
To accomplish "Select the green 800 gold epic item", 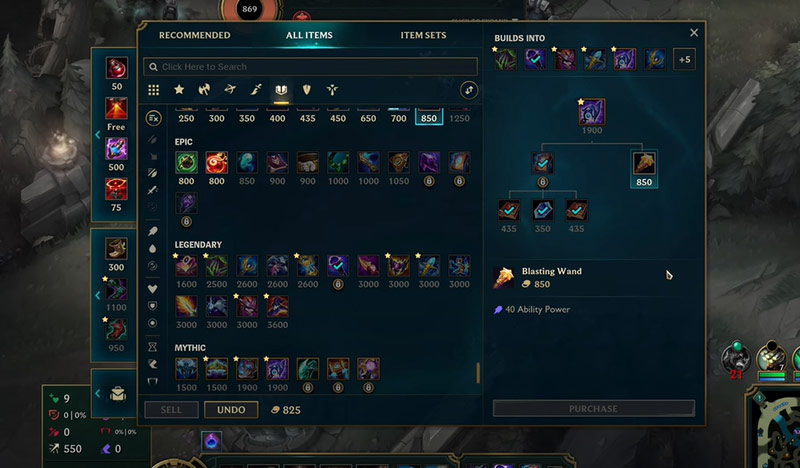I will tap(185, 163).
